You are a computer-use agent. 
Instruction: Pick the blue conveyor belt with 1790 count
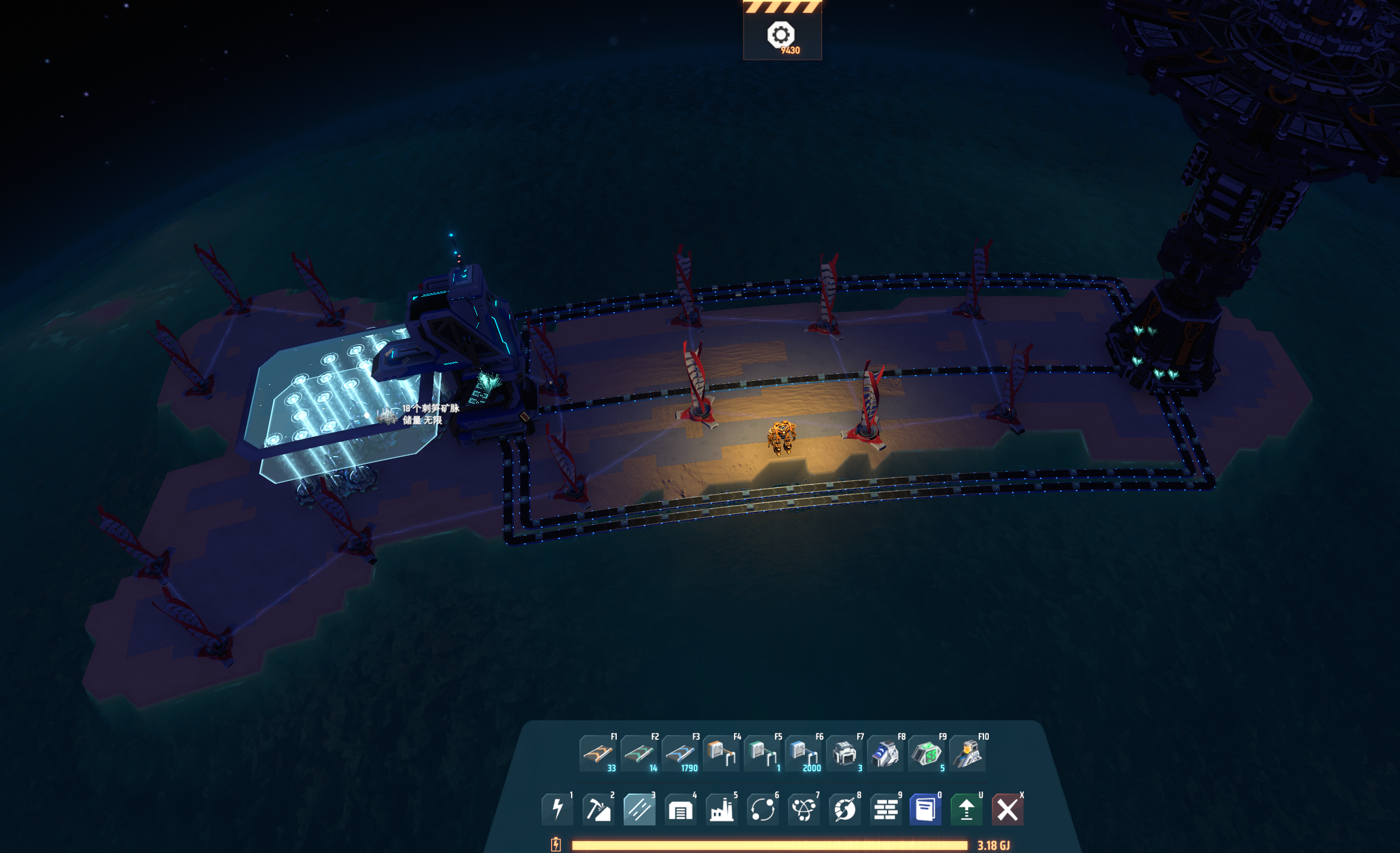point(680,753)
